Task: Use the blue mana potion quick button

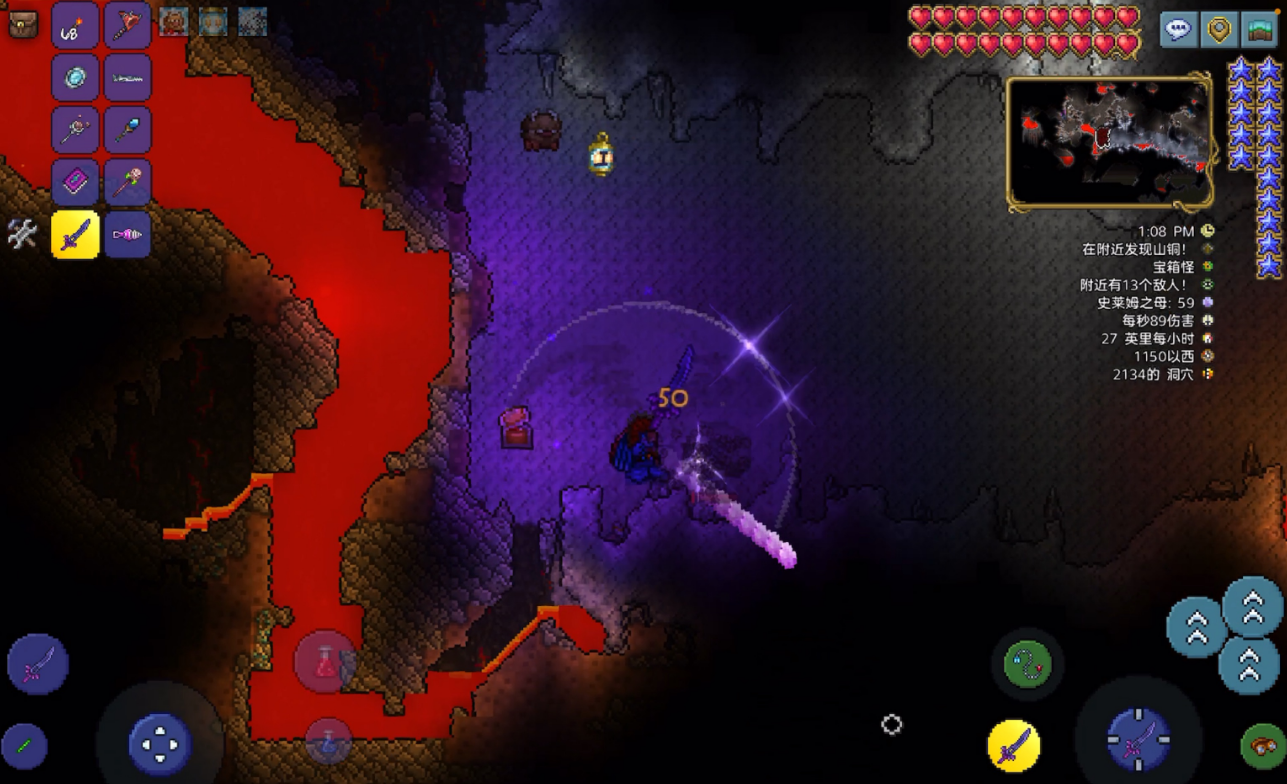Action: [328, 744]
